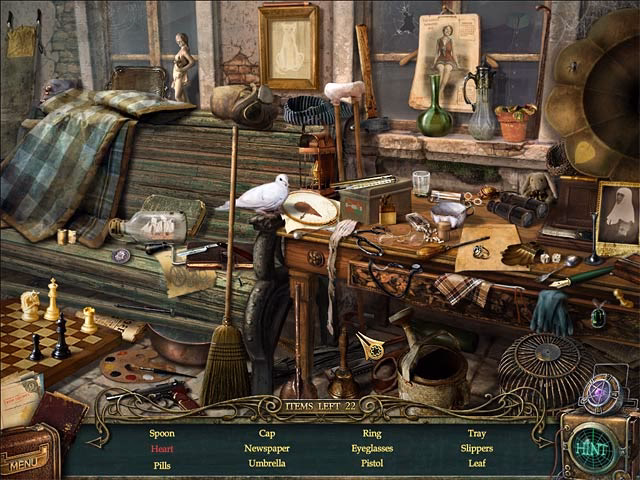This screenshot has height=480, width=640.
Task: Choose Ring from the item list
Action: 372,434
